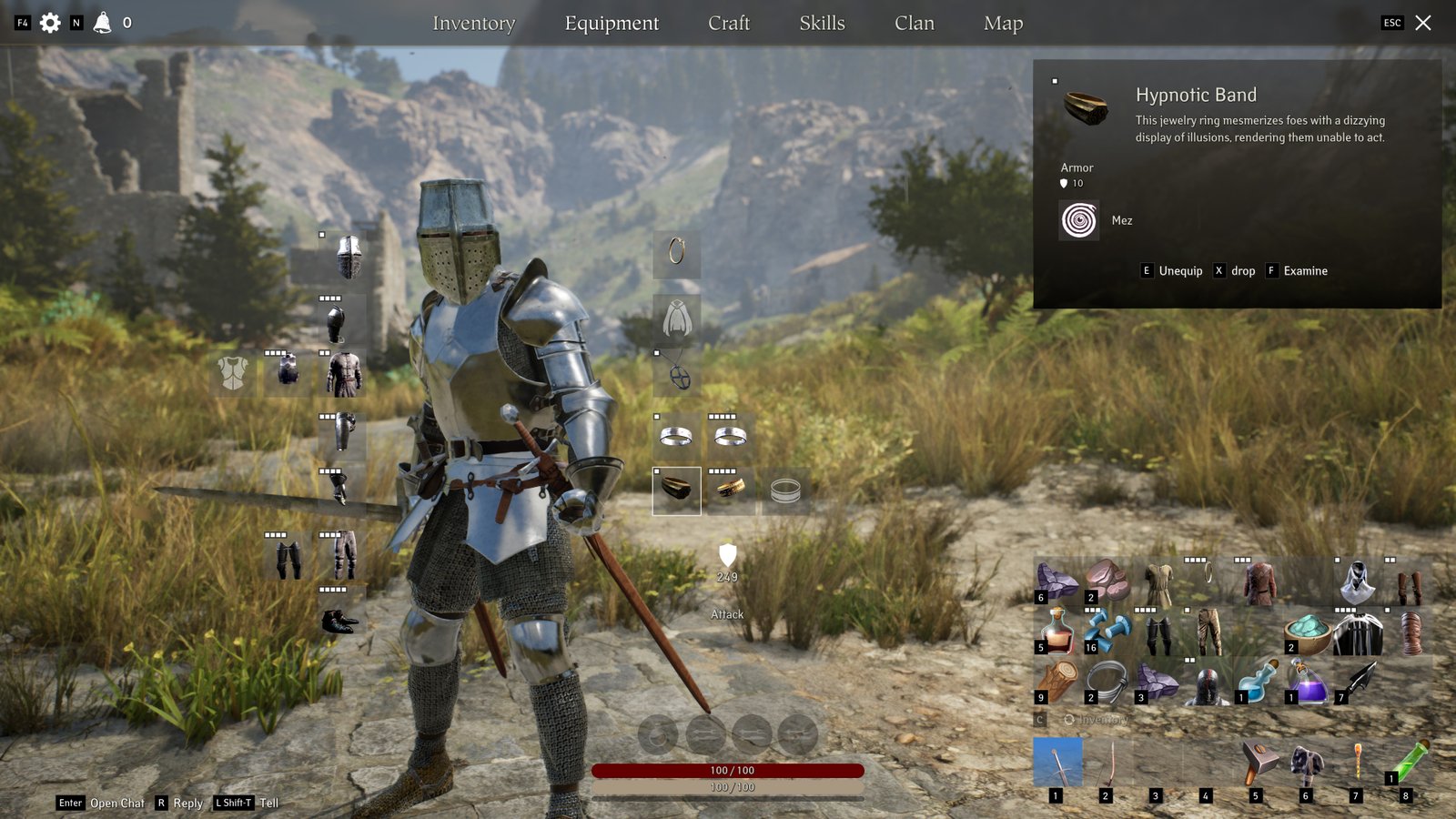
Task: Select the equipped helmet slot
Action: [348, 257]
